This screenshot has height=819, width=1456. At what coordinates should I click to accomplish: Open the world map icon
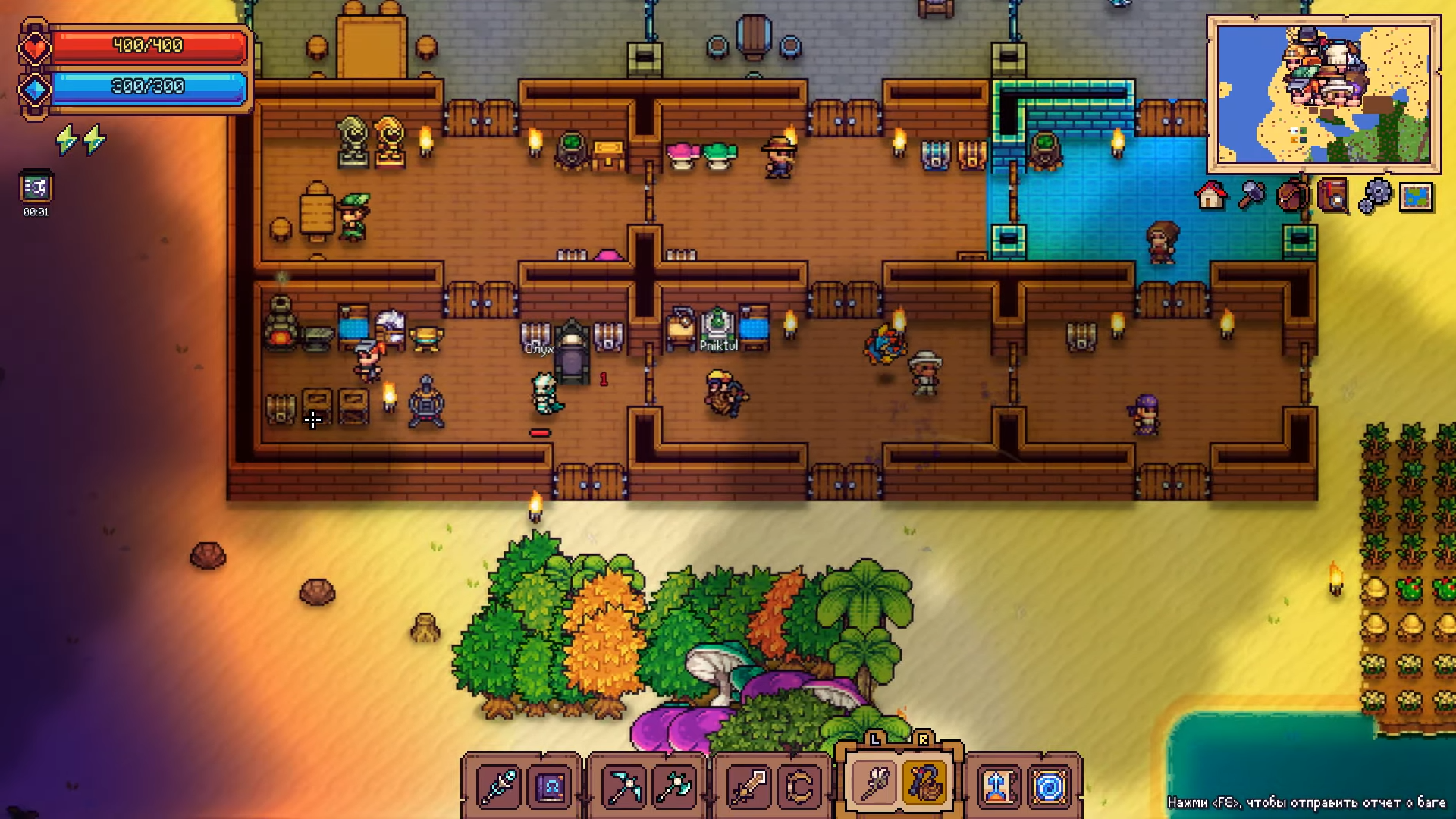pos(1416,196)
